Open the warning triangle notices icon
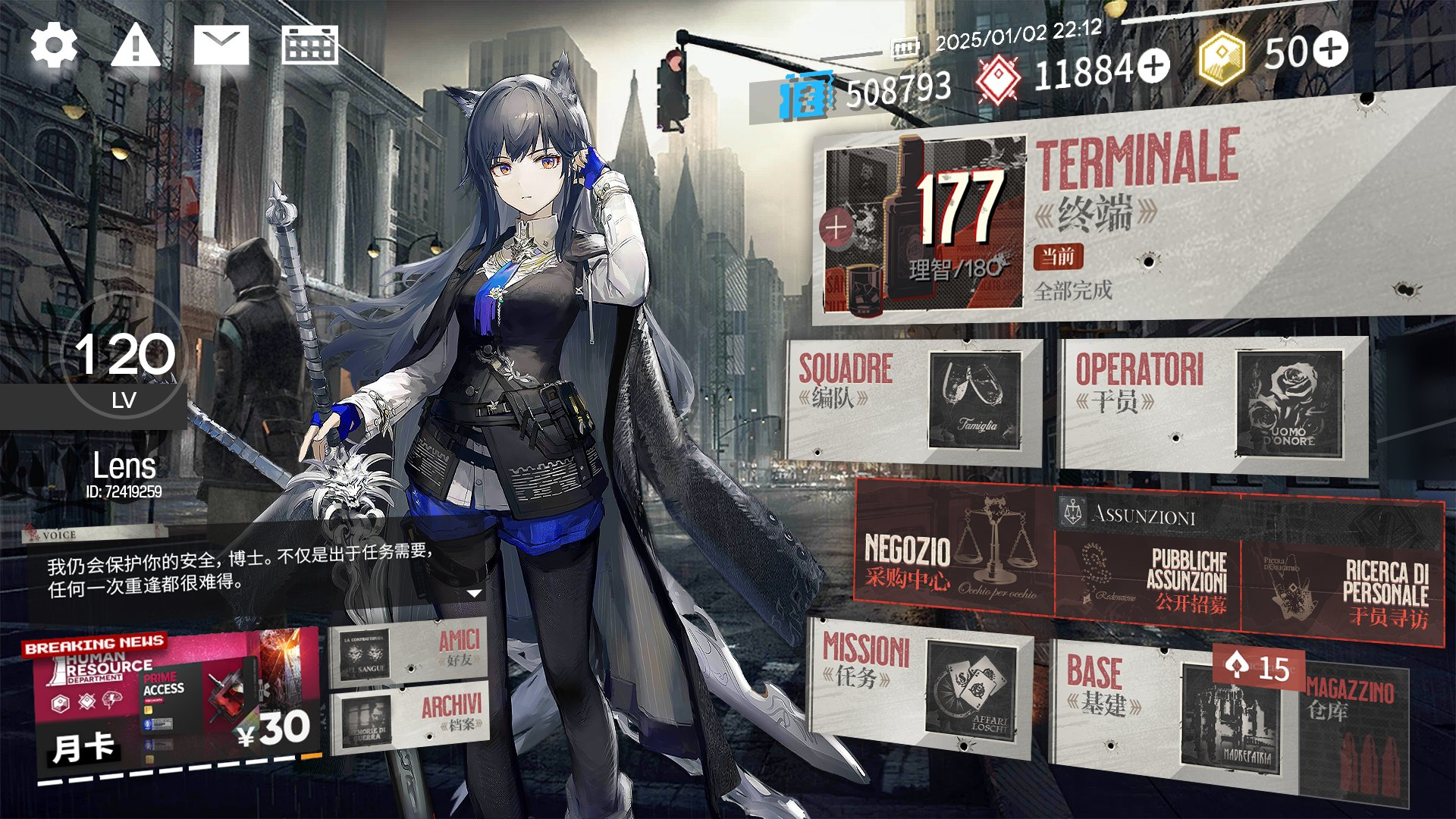The height and width of the screenshot is (819, 1456). [x=136, y=45]
